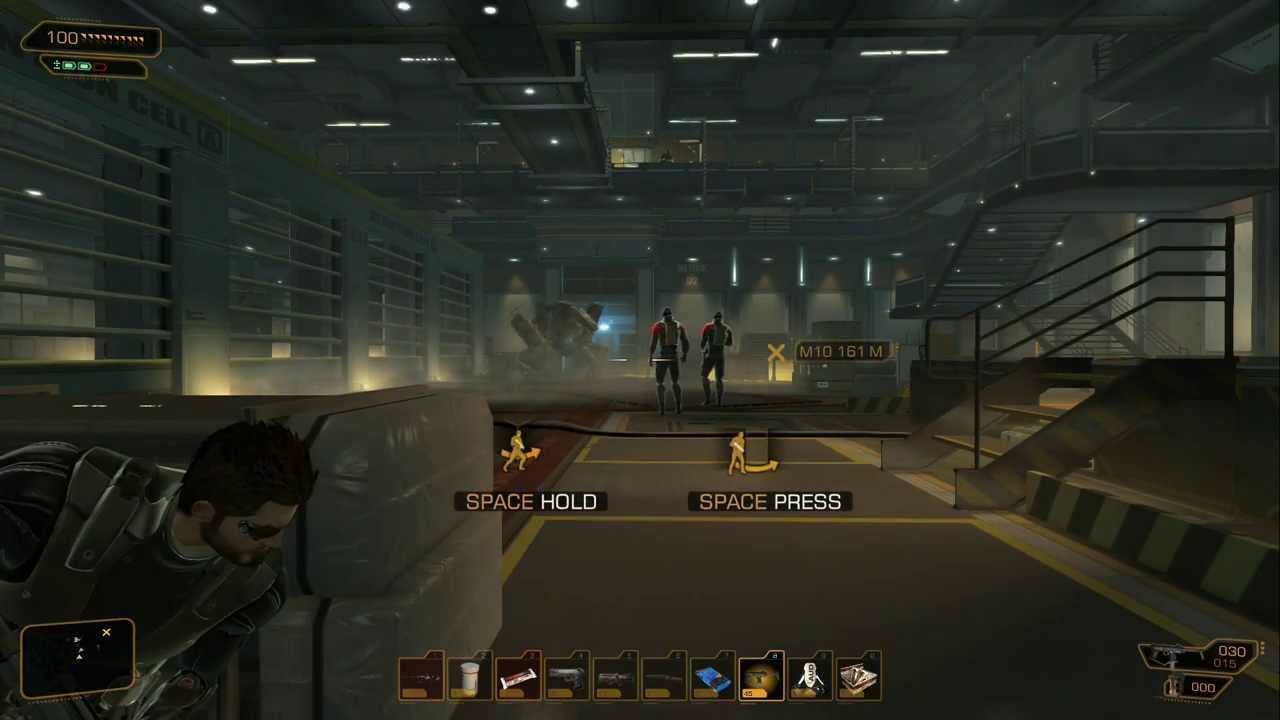Equip the 10mm pistol from slot 4

coord(565,675)
